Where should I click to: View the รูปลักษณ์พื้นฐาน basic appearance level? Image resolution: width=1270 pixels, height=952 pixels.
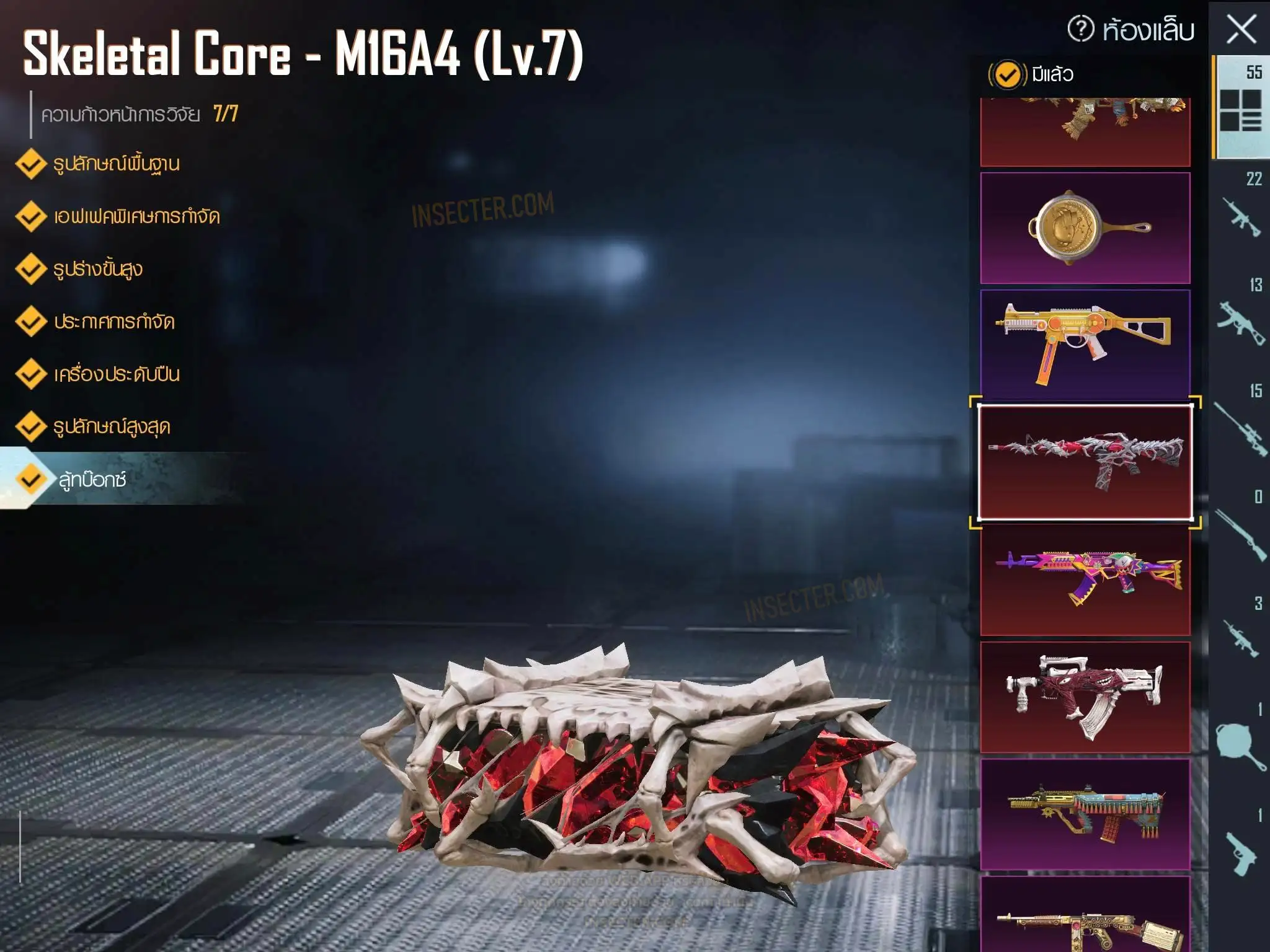click(116, 164)
